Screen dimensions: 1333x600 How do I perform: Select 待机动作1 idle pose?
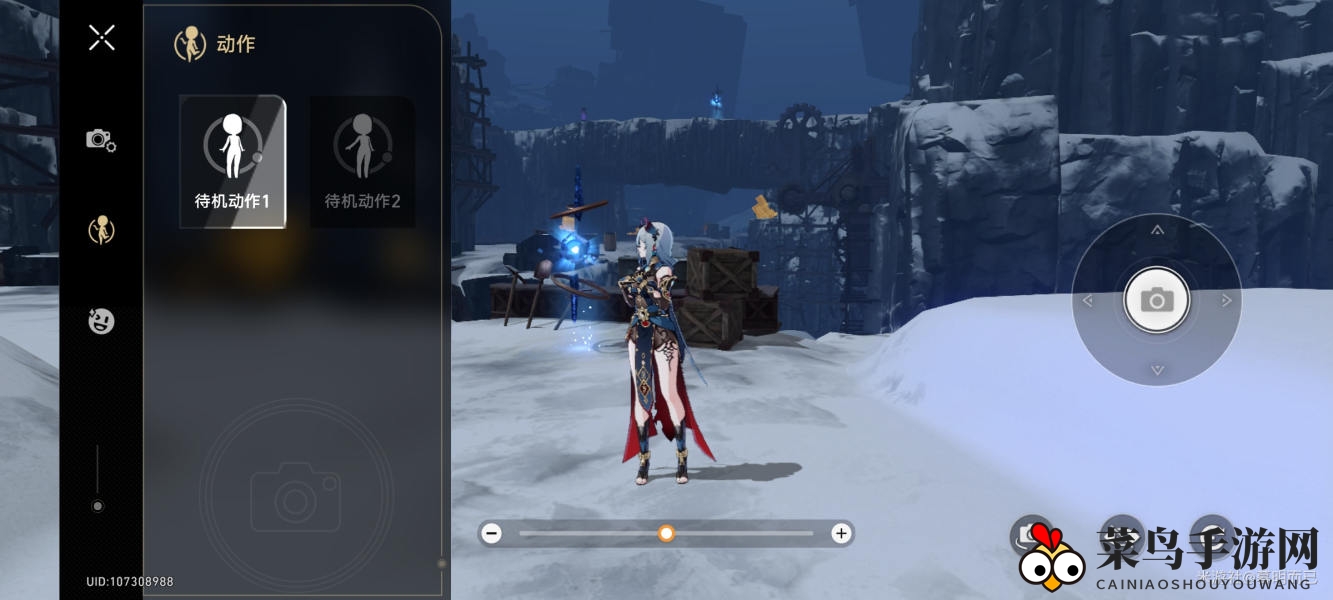[232, 162]
